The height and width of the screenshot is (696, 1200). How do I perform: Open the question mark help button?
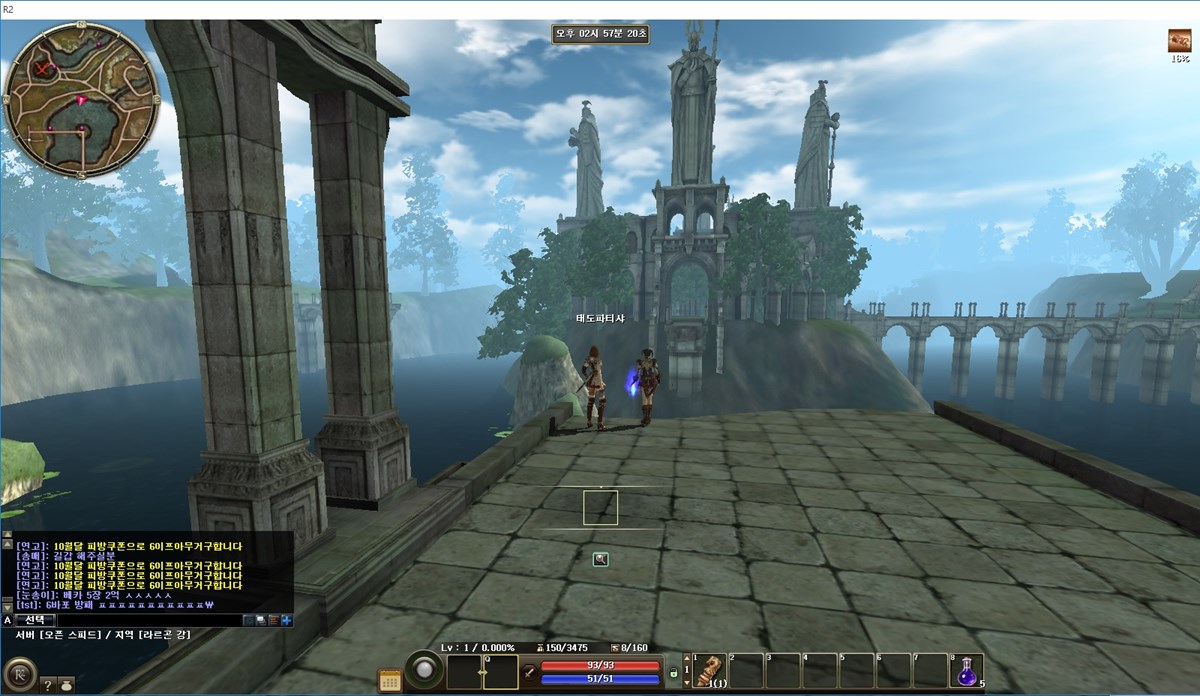click(x=47, y=685)
